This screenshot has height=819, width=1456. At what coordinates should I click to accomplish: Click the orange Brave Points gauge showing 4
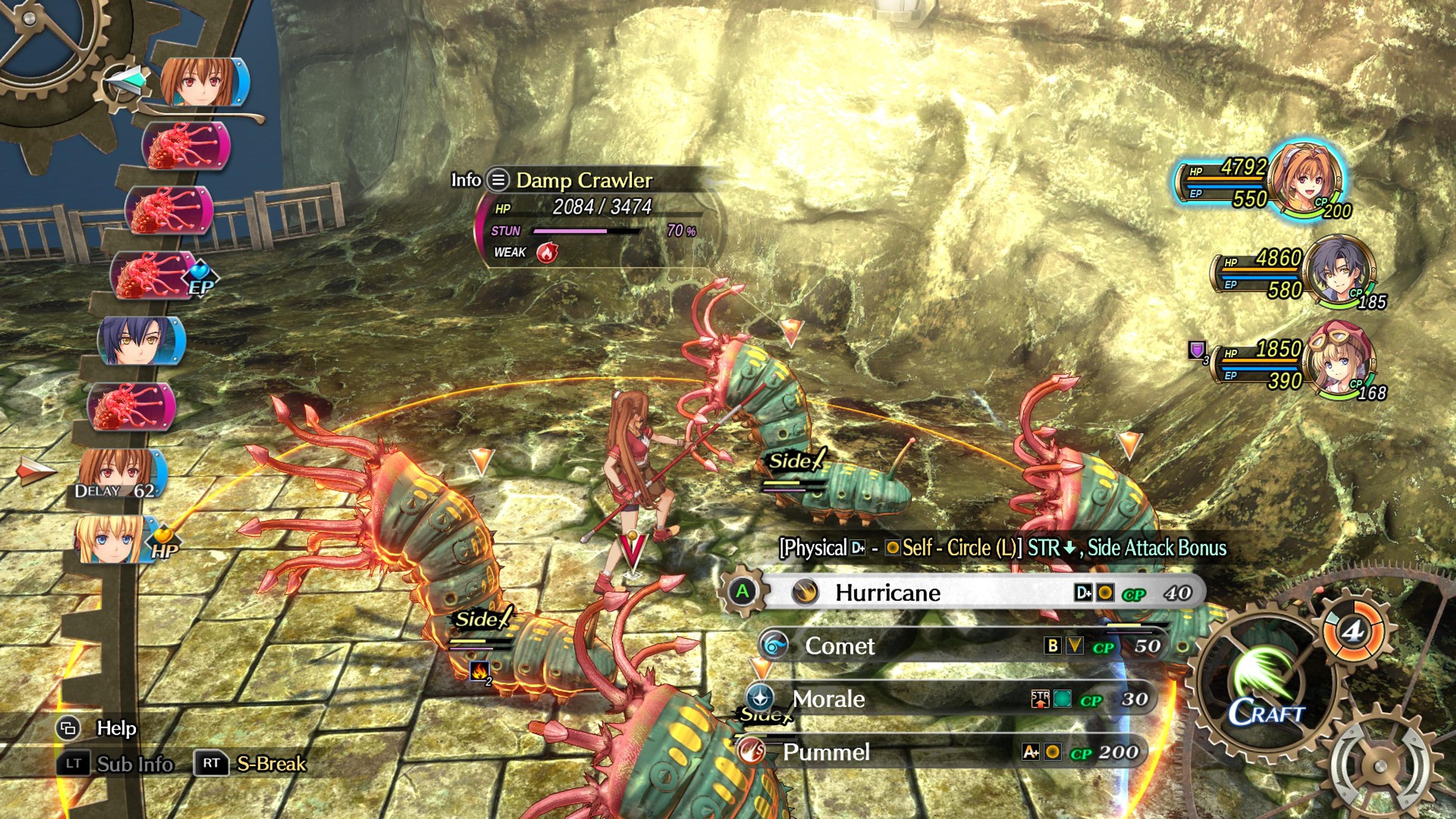click(x=1353, y=631)
